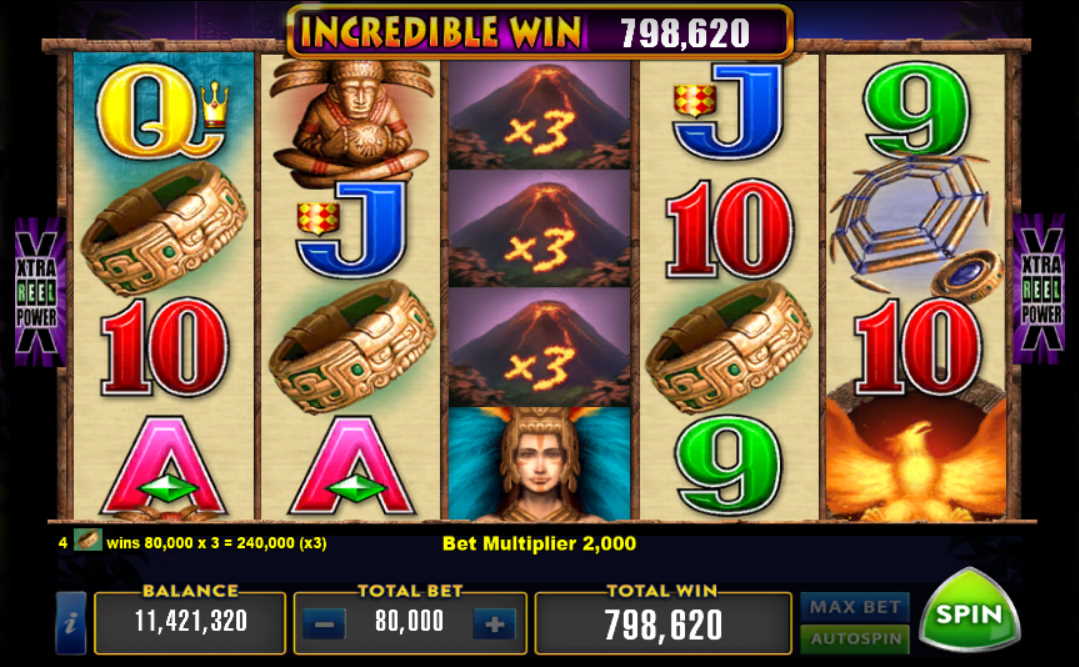Increase total bet with plus button

click(x=494, y=625)
